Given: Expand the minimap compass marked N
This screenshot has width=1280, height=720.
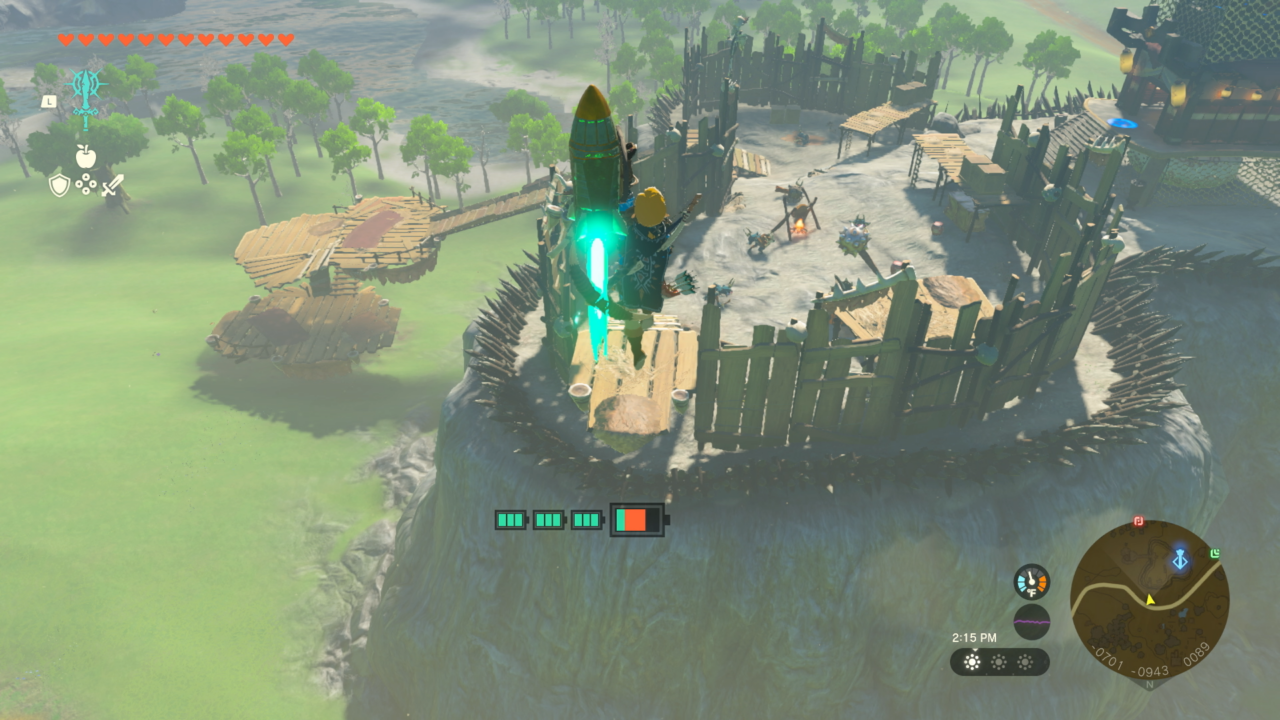Looking at the screenshot, I should [1149, 684].
